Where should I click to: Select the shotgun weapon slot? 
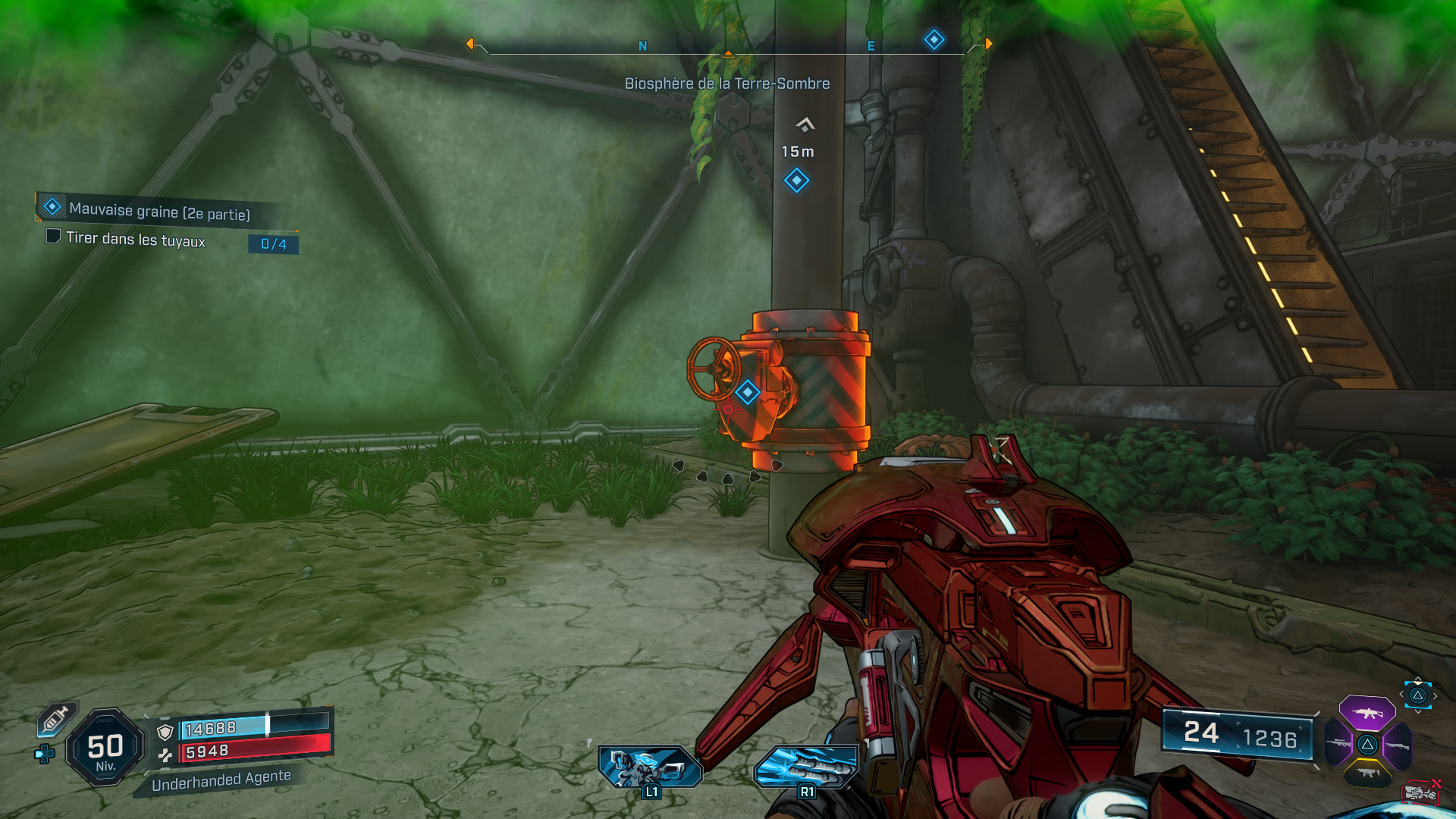[1398, 745]
